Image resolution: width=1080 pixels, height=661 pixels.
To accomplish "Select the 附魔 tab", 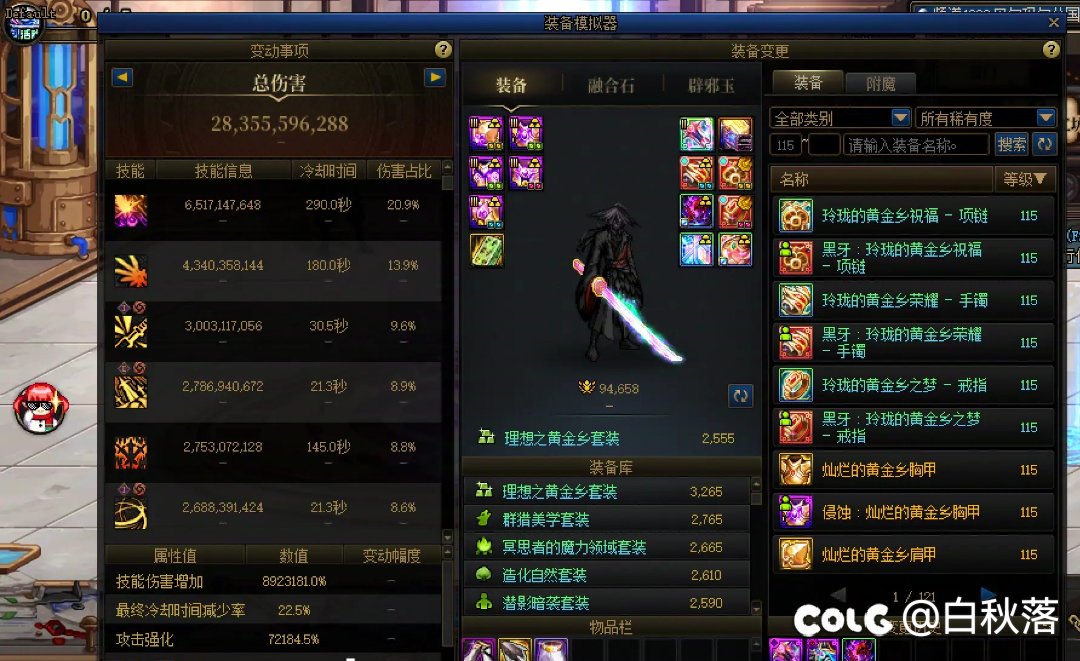I will tap(880, 84).
